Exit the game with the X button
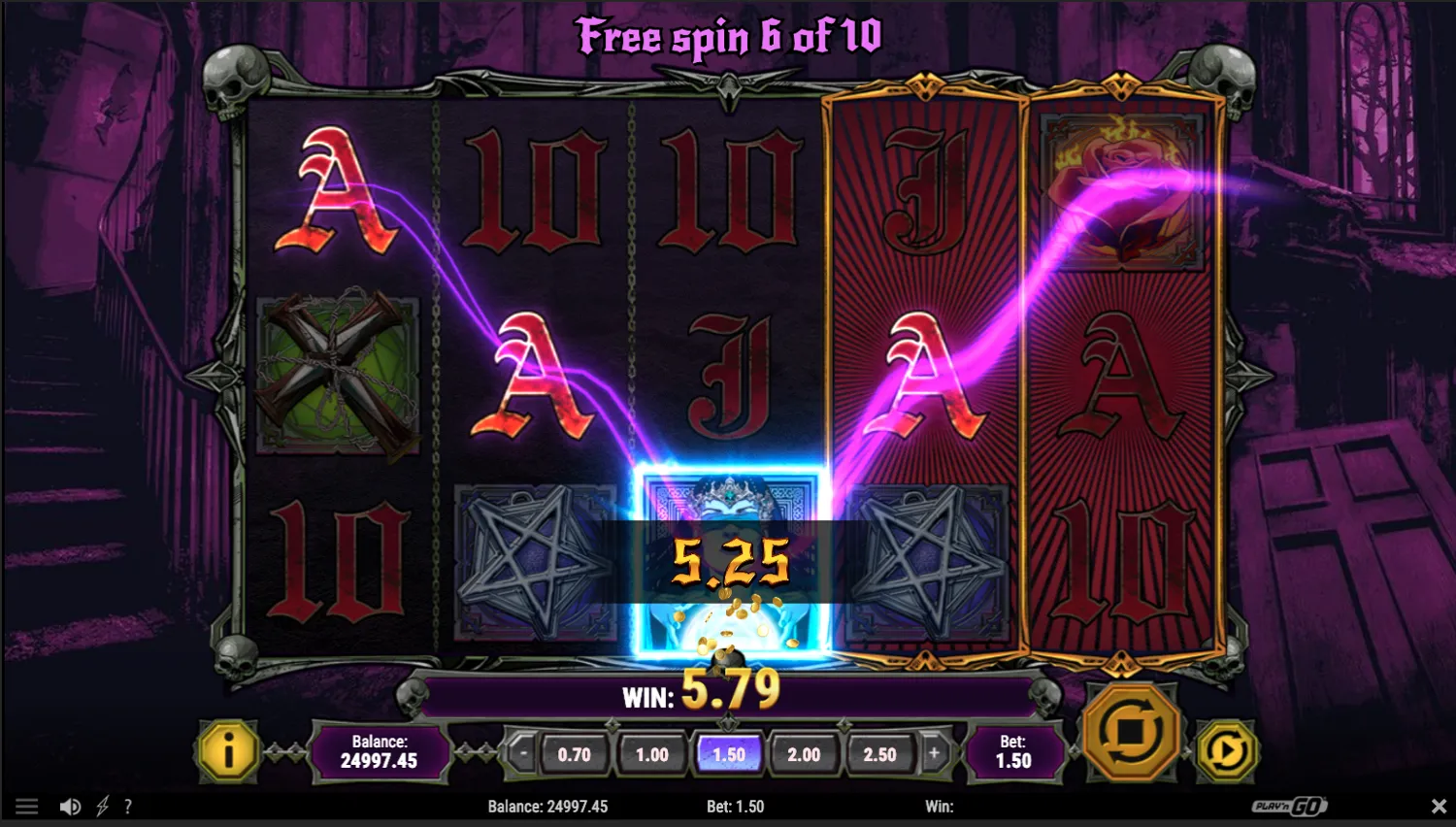Screen dimensions: 1456x827 (1439, 806)
